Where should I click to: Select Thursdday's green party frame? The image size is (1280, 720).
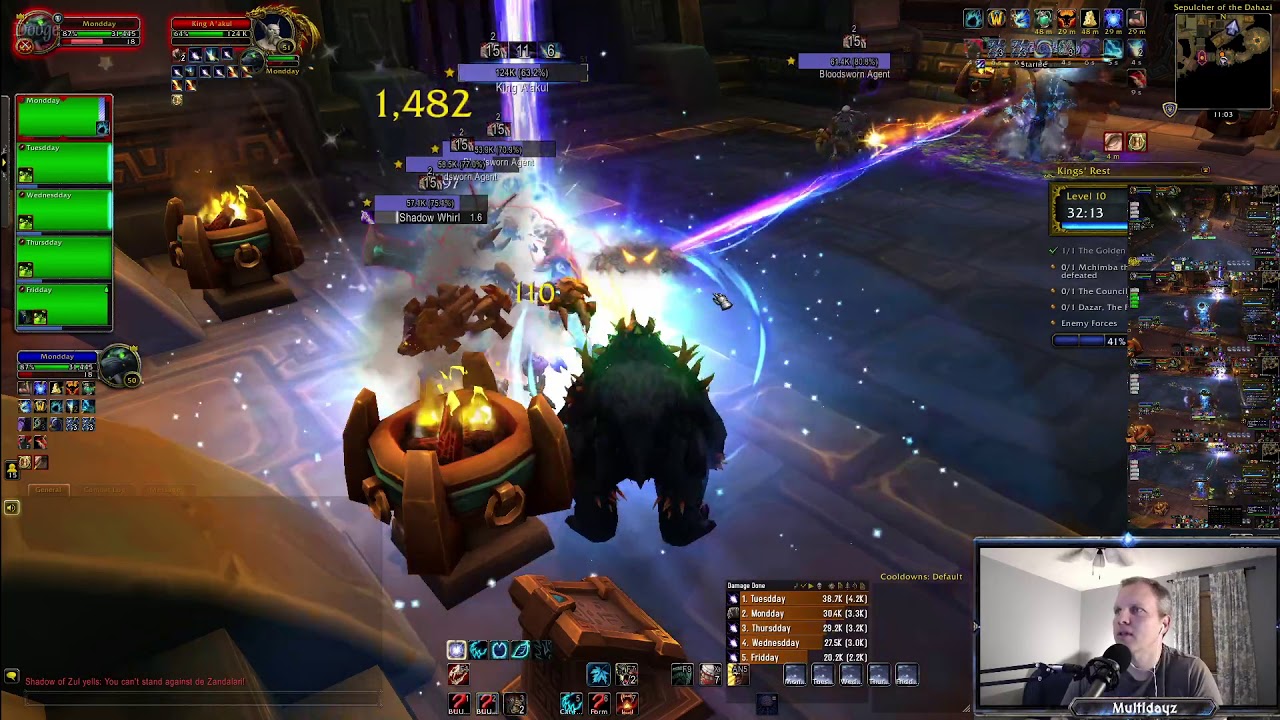[x=64, y=259]
